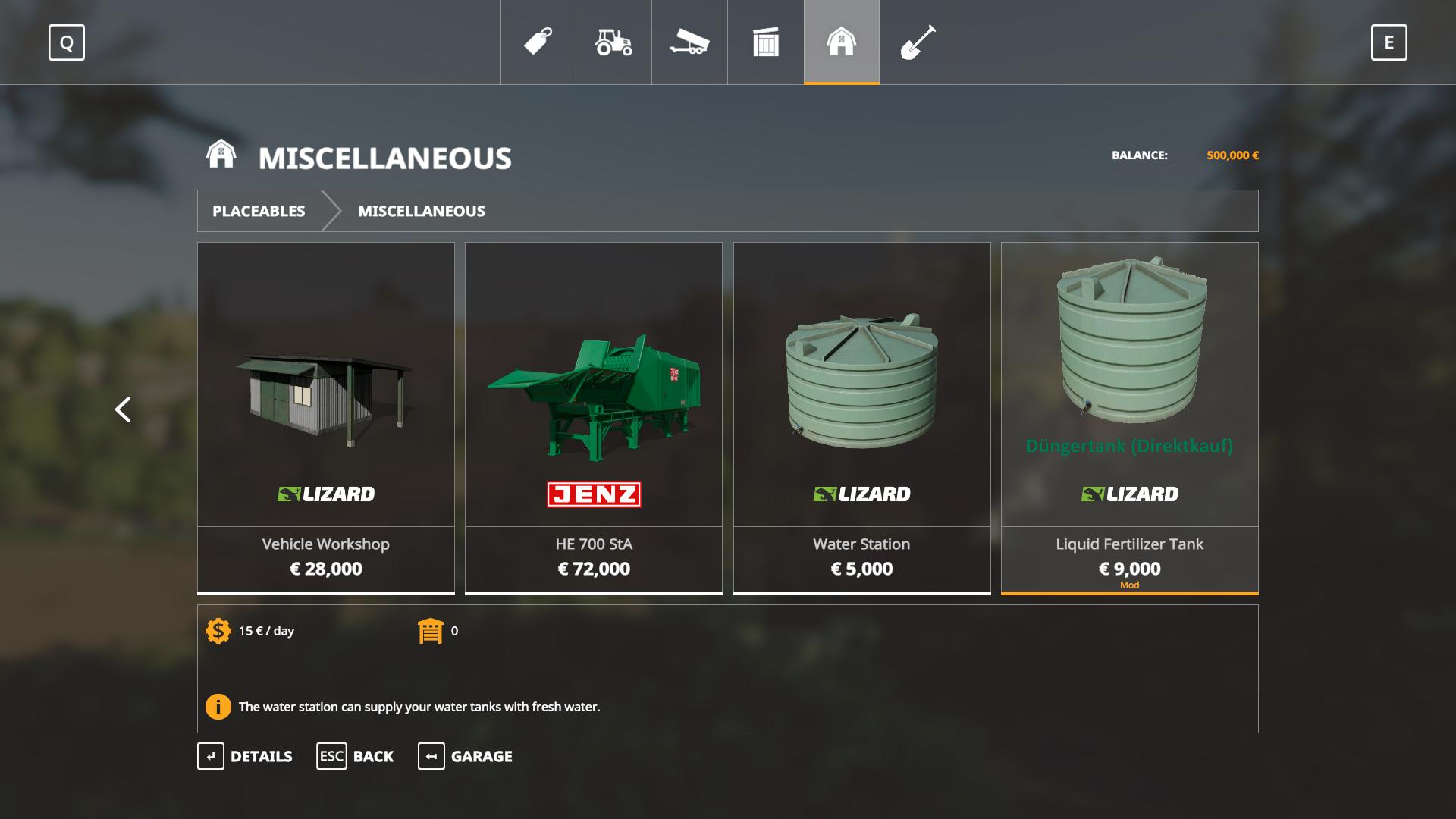Go Back to the previous menu
The image size is (1456, 819).
tap(355, 756)
